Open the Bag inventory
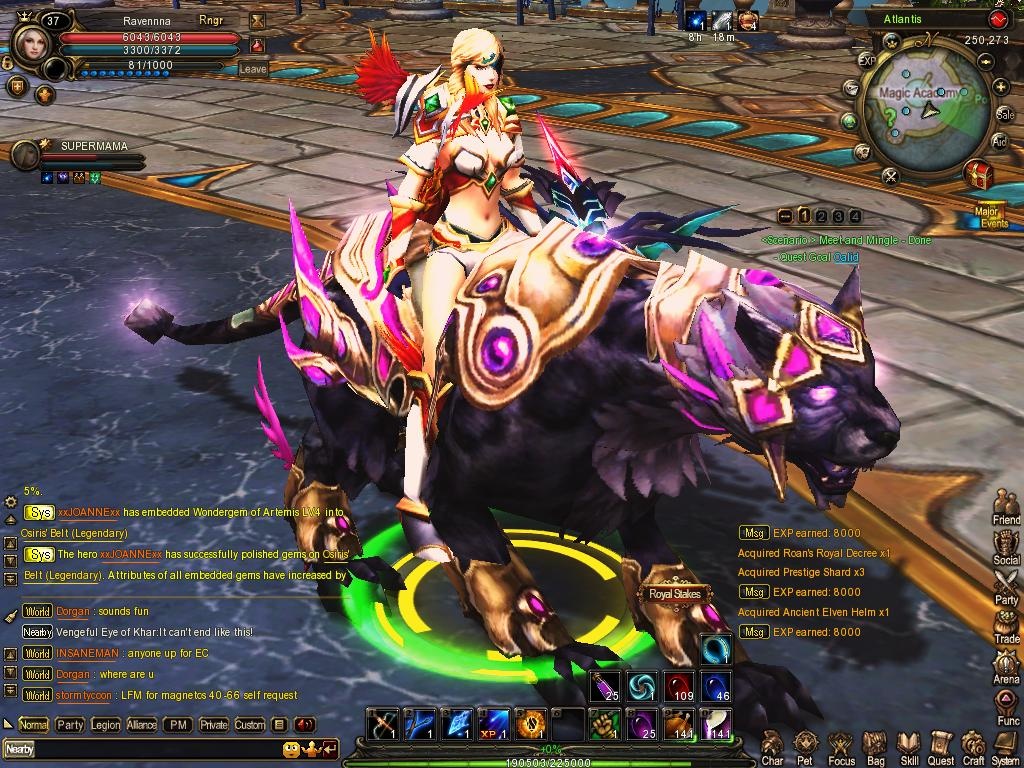The width and height of the screenshot is (1024, 768). [x=875, y=745]
